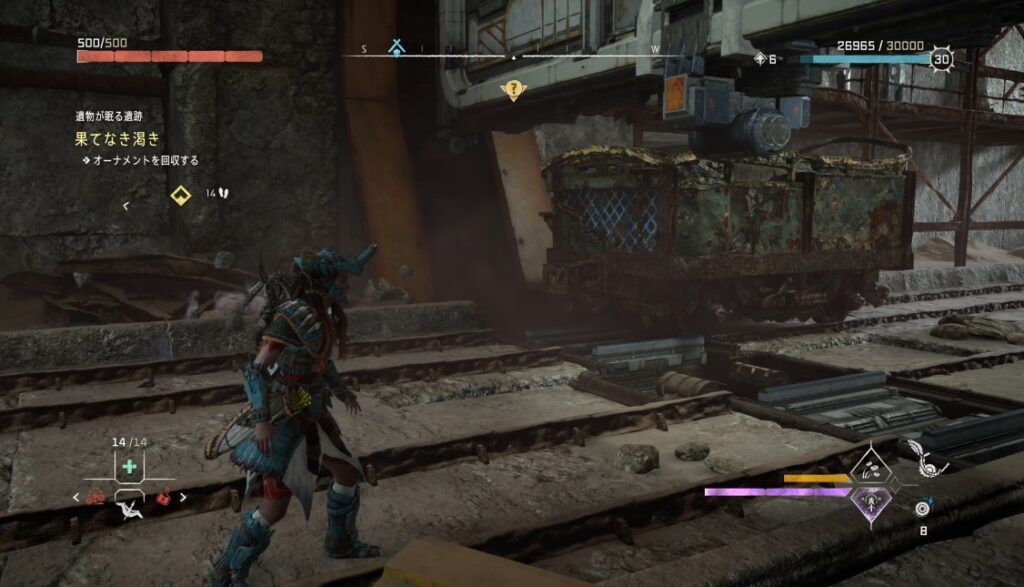1024x587 pixels.
Task: Click the arrow left of the quest marker
Action: pyautogui.click(x=125, y=206)
